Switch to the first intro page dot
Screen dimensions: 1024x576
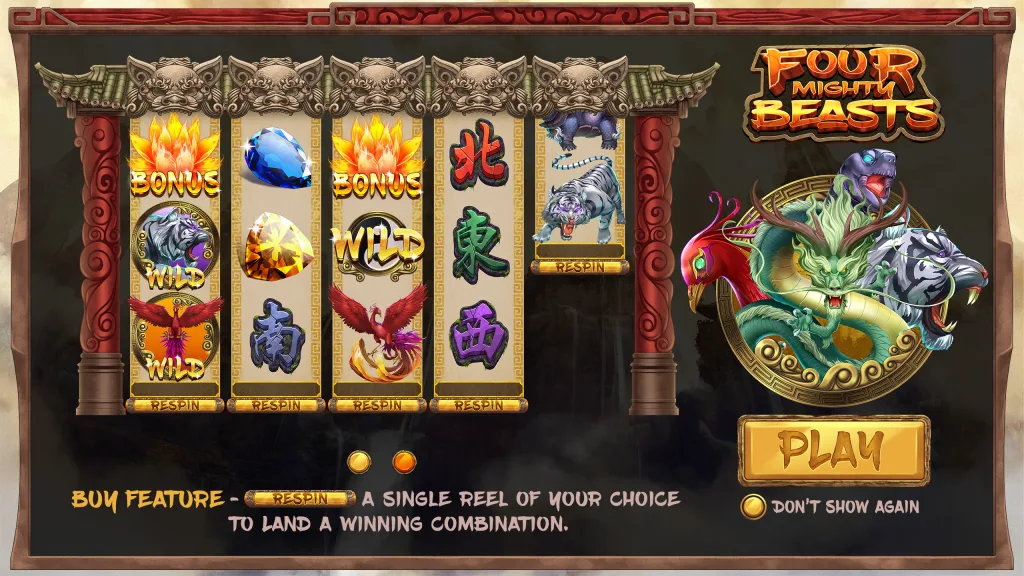[360, 461]
